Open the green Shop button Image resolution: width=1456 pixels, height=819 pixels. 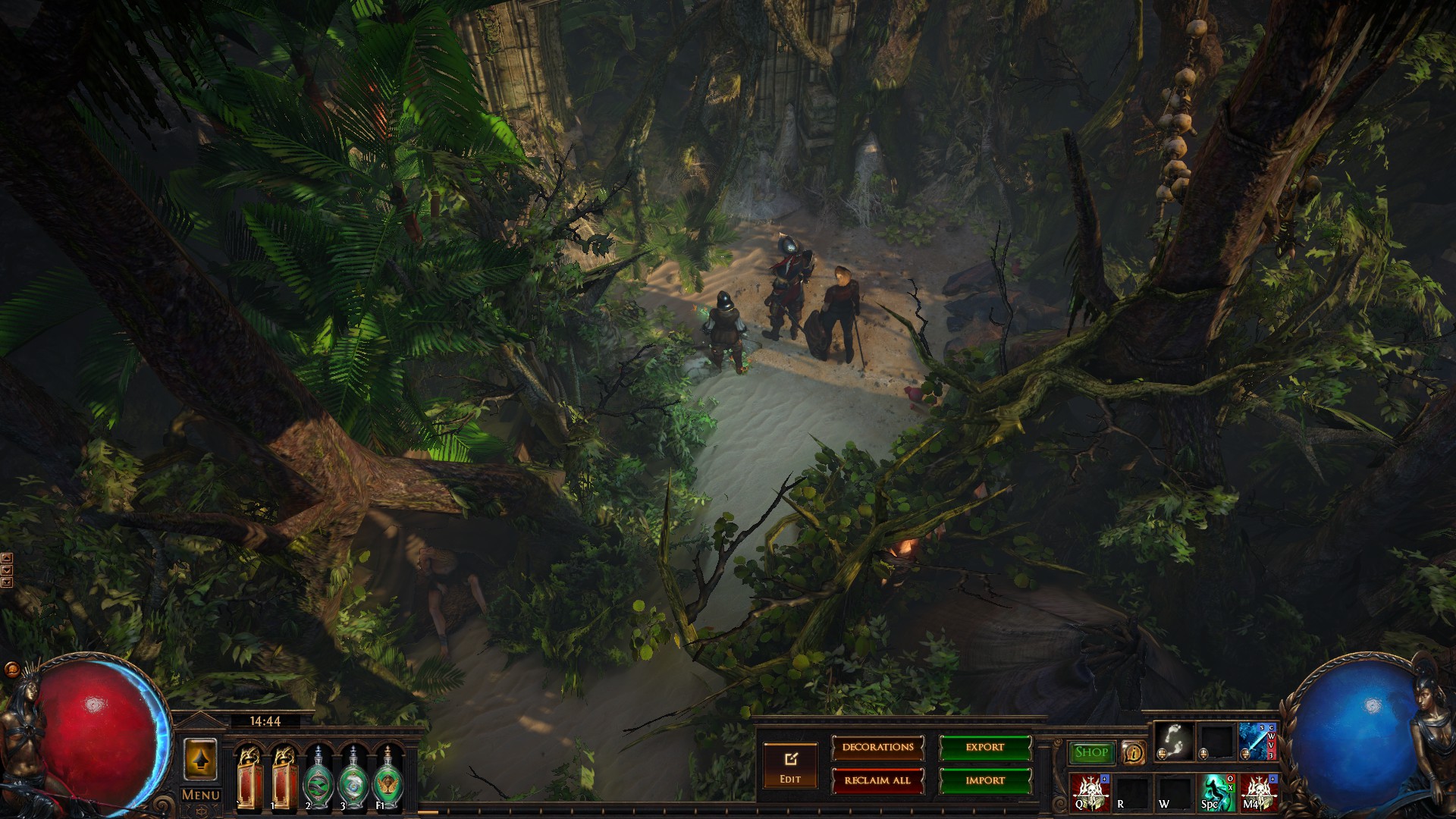(1091, 752)
